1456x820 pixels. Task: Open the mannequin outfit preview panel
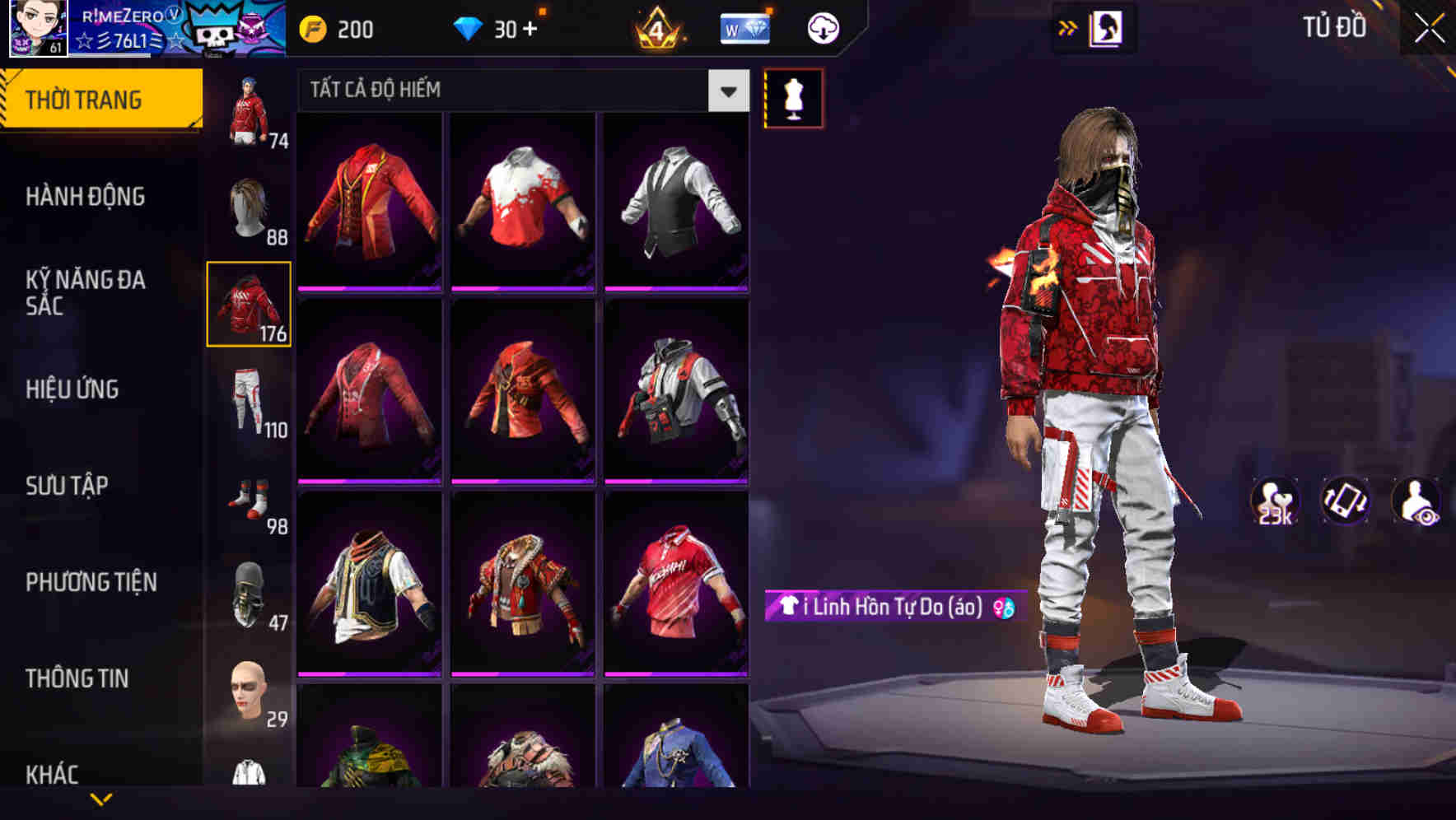pyautogui.click(x=793, y=97)
